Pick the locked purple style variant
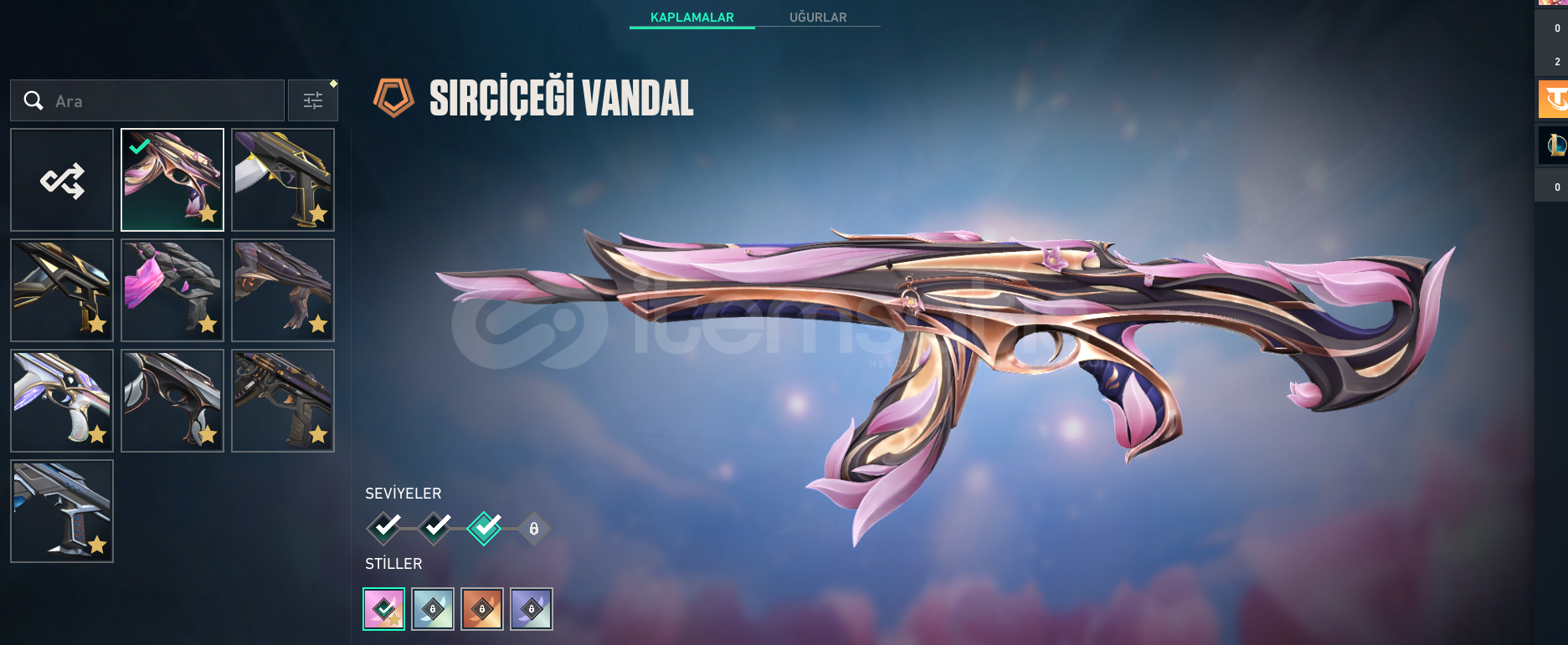 coord(532,609)
